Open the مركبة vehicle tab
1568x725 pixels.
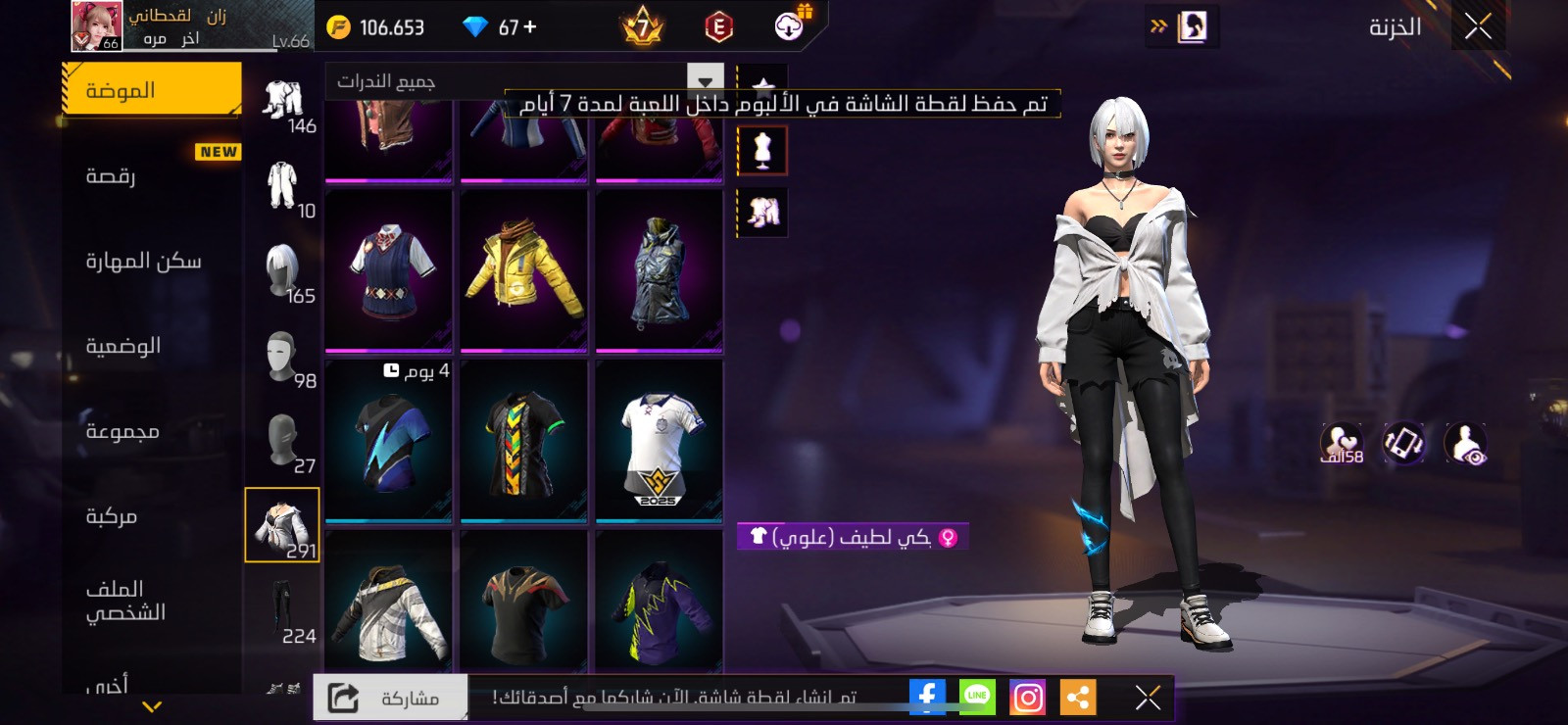(x=152, y=516)
